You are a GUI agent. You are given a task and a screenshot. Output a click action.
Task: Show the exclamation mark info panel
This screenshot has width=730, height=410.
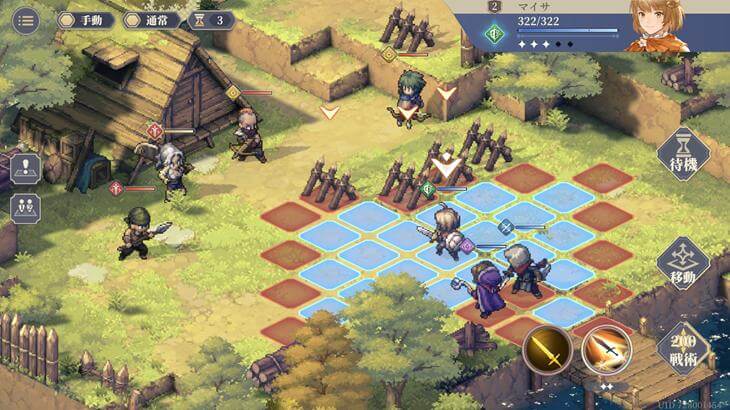click(25, 168)
